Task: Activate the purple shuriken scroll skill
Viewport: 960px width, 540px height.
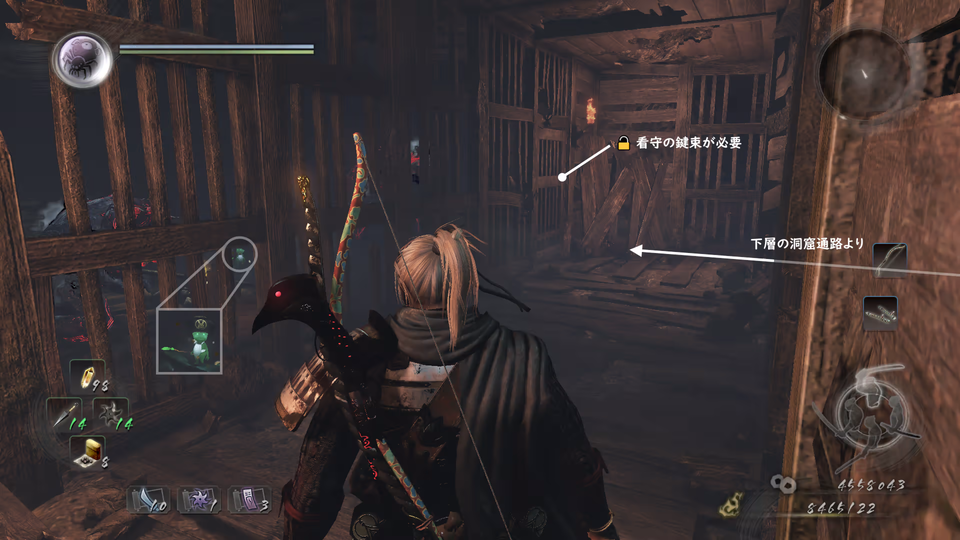Action: [x=199, y=498]
